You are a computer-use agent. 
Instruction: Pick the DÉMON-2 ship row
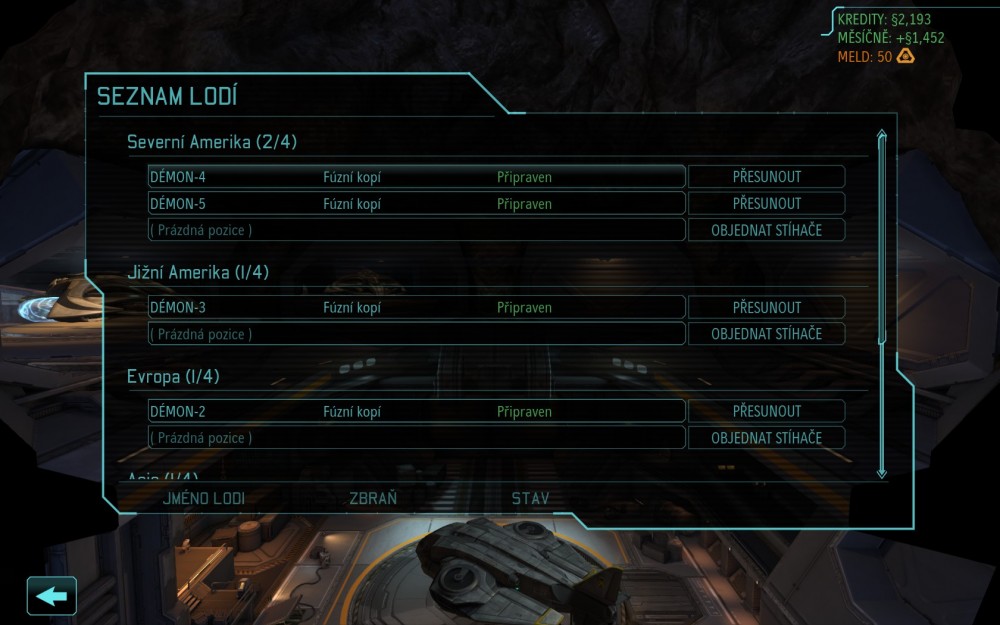(x=416, y=411)
